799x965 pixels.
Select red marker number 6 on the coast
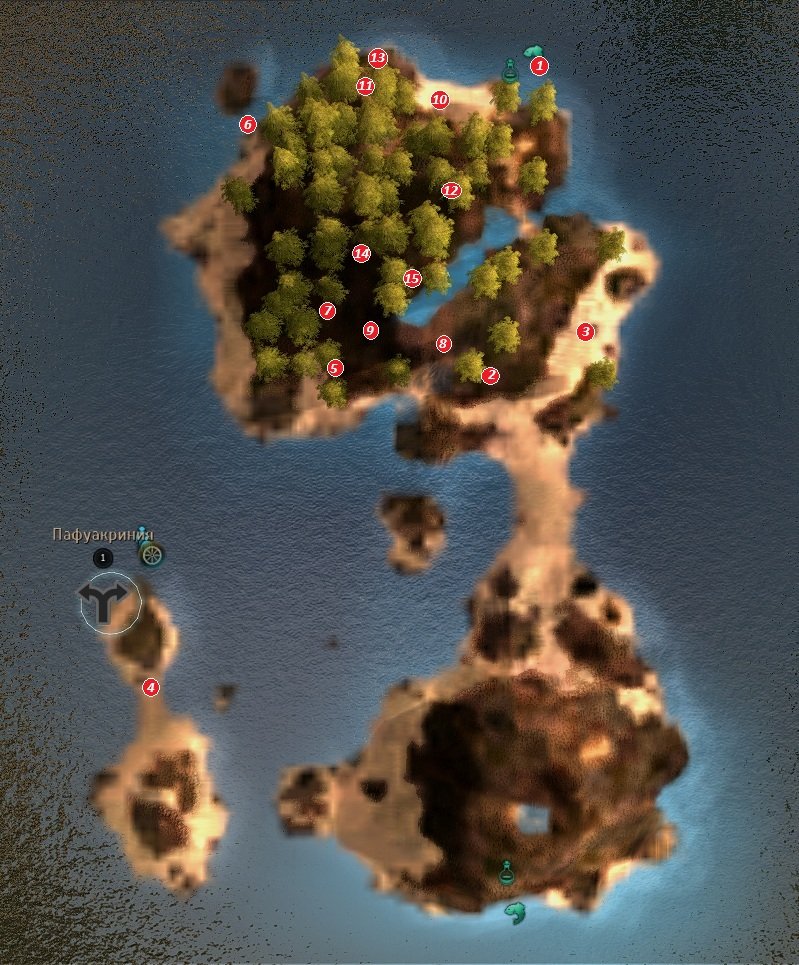(x=248, y=125)
